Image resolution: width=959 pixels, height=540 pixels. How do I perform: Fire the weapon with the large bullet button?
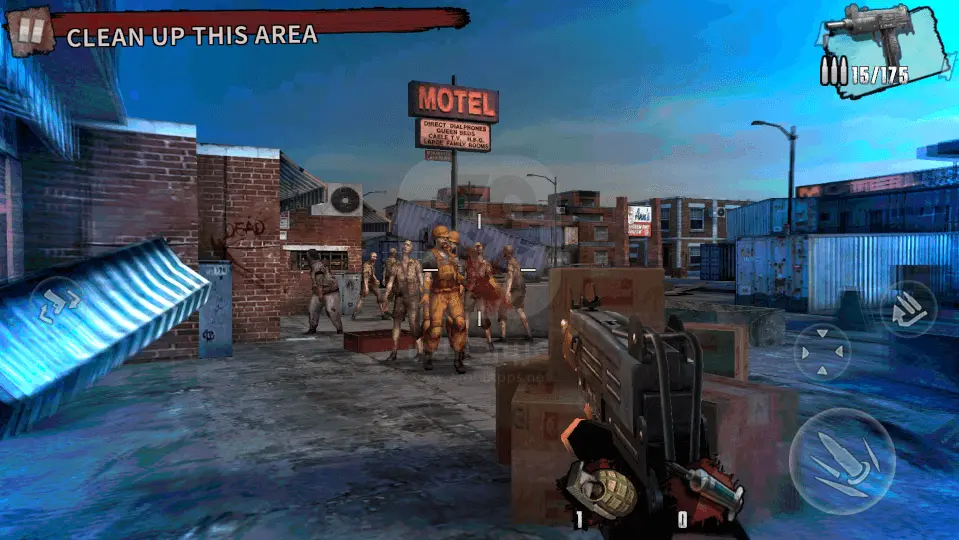(841, 460)
